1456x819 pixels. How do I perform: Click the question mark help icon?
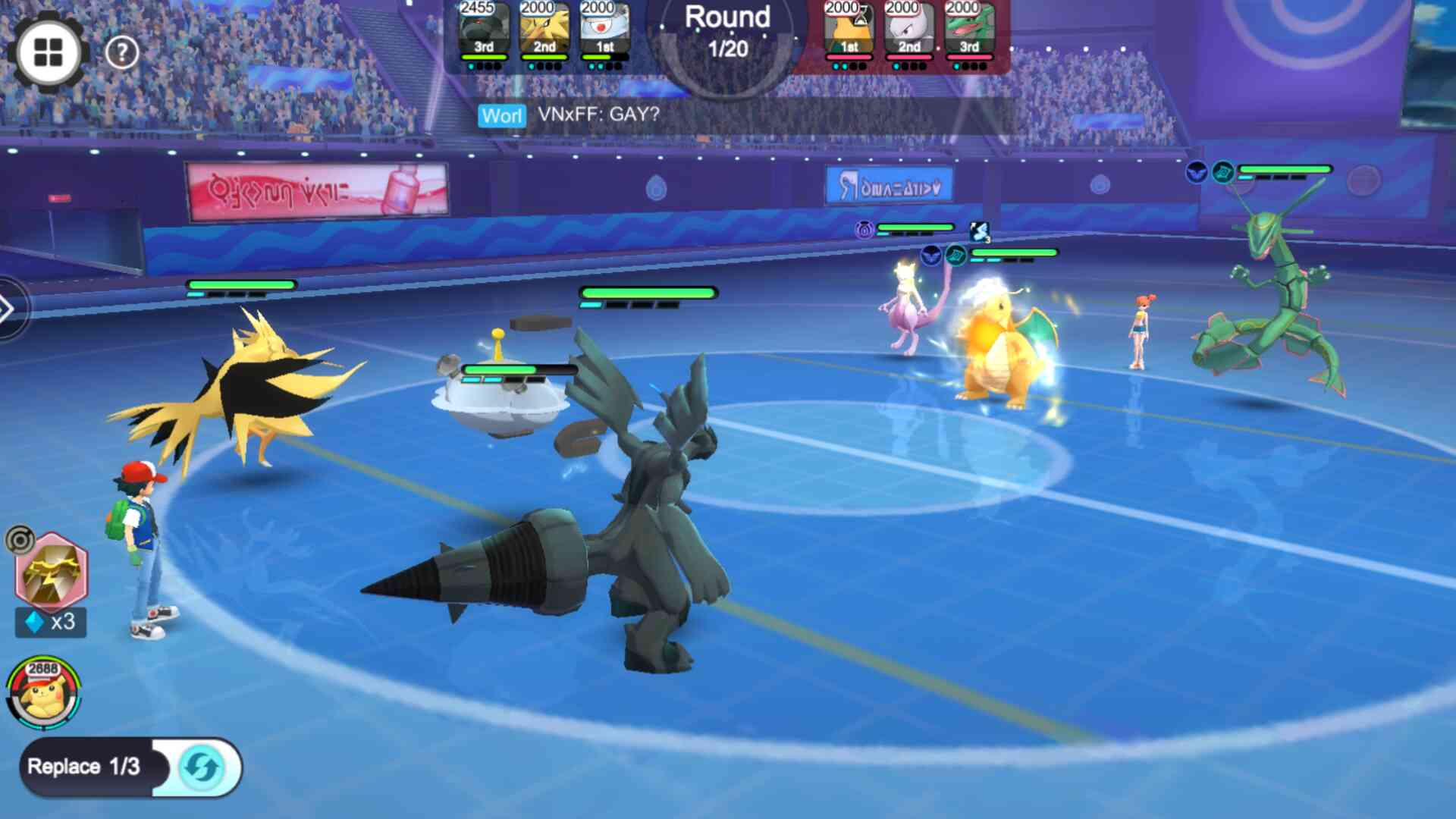121,52
